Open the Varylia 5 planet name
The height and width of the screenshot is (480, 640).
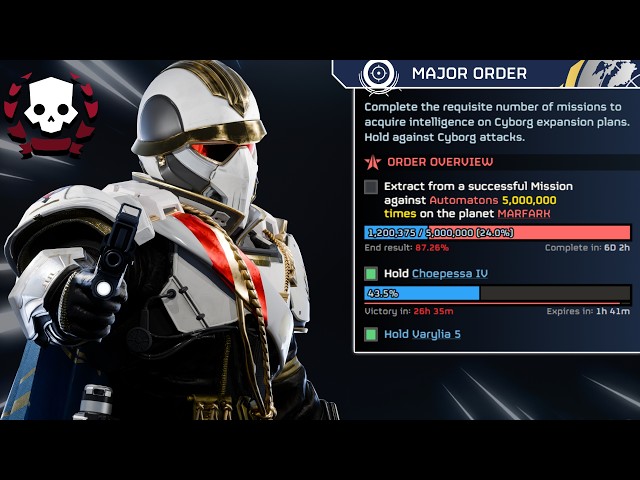[436, 334]
